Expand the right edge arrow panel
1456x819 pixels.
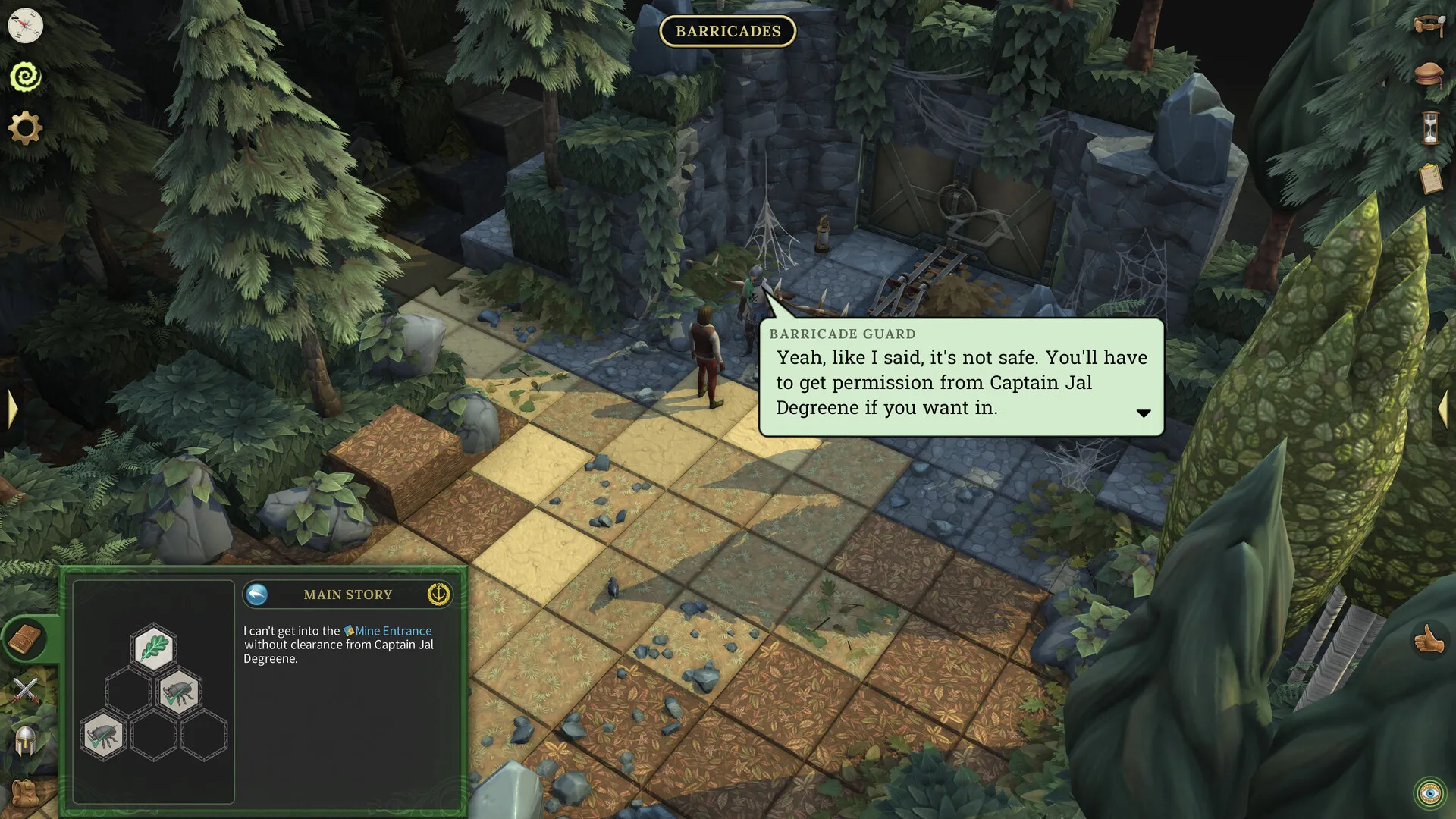point(1443,409)
